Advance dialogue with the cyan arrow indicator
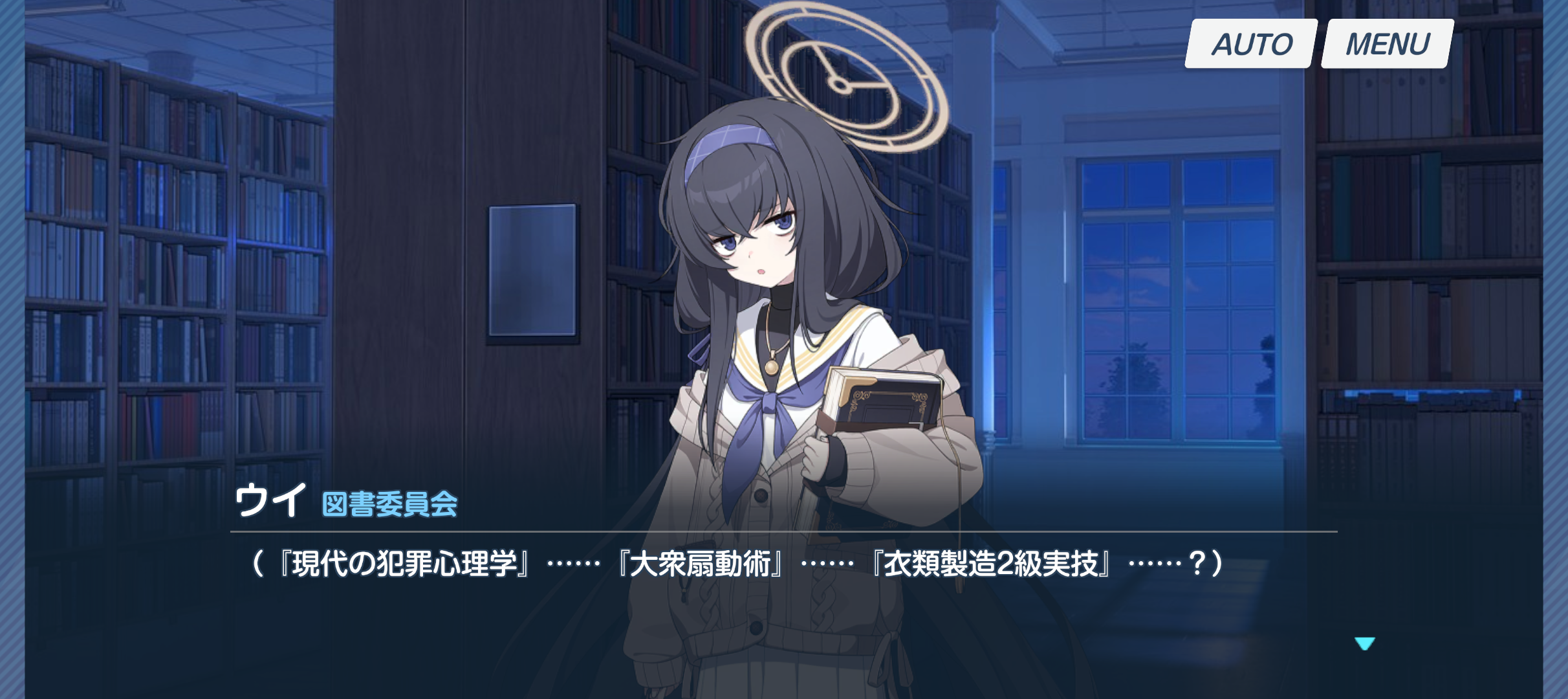The width and height of the screenshot is (1568, 699). [x=1364, y=643]
